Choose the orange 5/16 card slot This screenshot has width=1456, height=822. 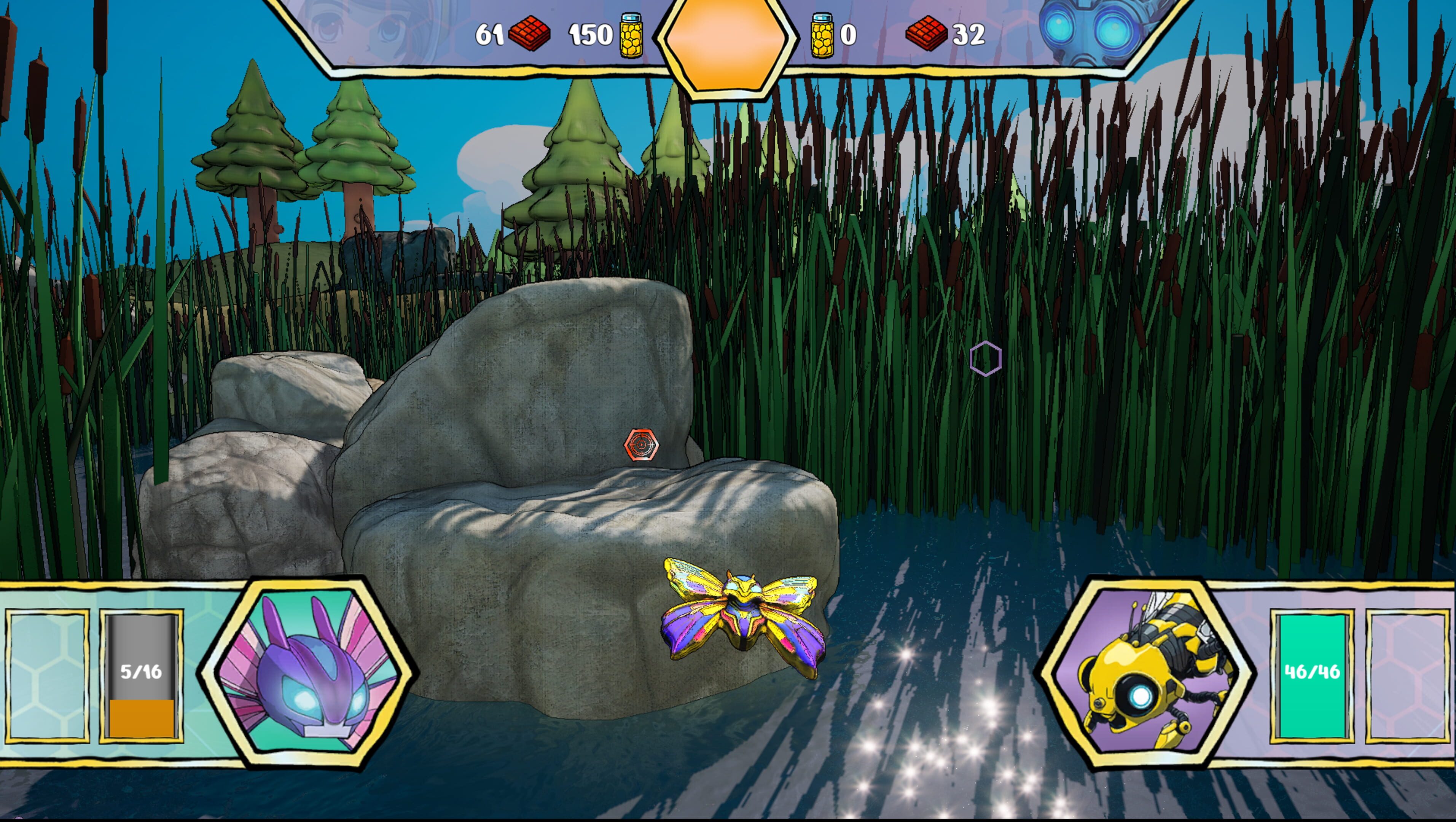(141, 675)
